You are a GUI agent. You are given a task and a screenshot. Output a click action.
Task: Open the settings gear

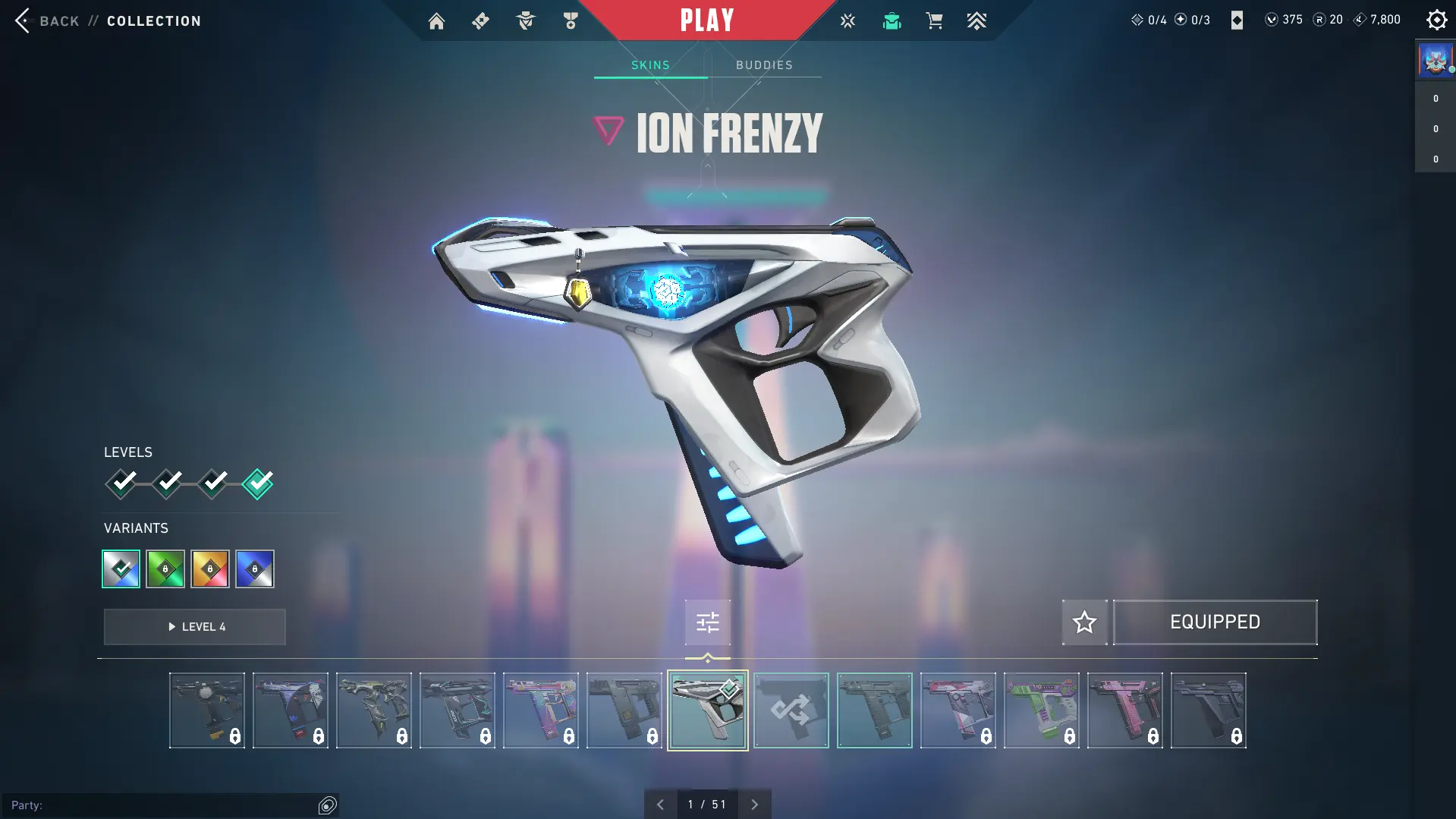click(x=1436, y=20)
